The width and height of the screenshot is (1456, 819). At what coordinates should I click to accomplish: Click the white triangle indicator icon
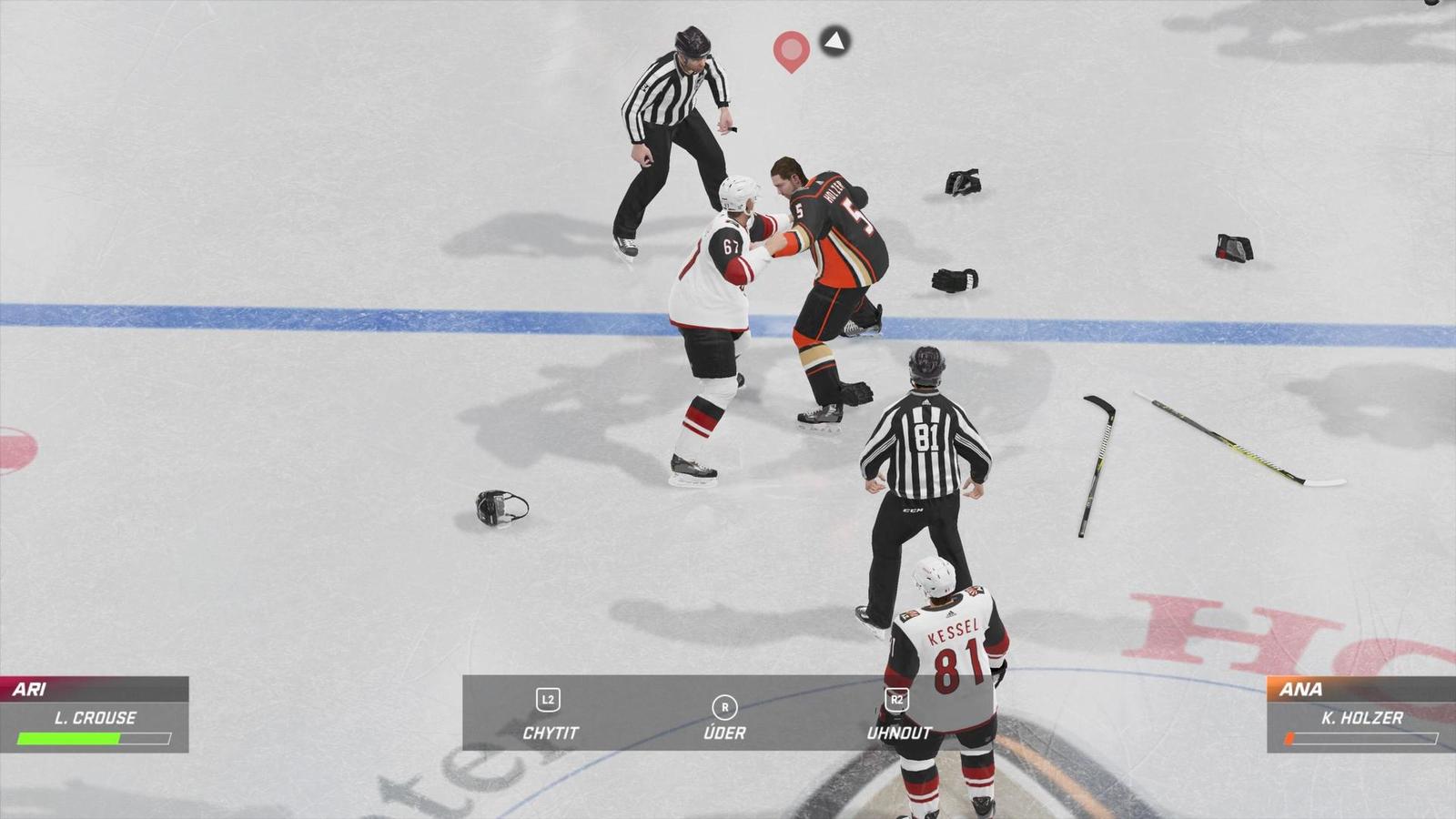point(834,41)
